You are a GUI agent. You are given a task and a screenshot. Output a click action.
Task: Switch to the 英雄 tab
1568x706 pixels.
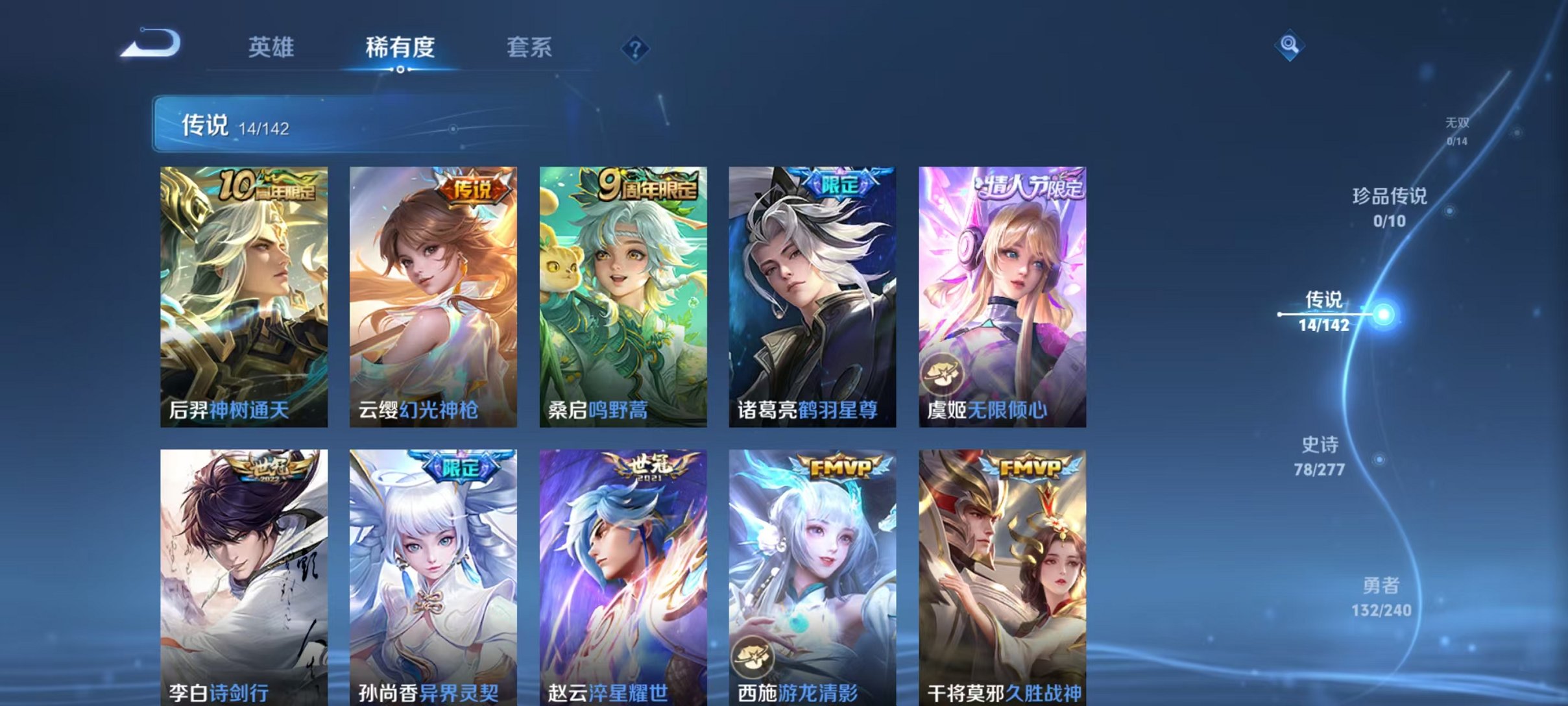[274, 48]
